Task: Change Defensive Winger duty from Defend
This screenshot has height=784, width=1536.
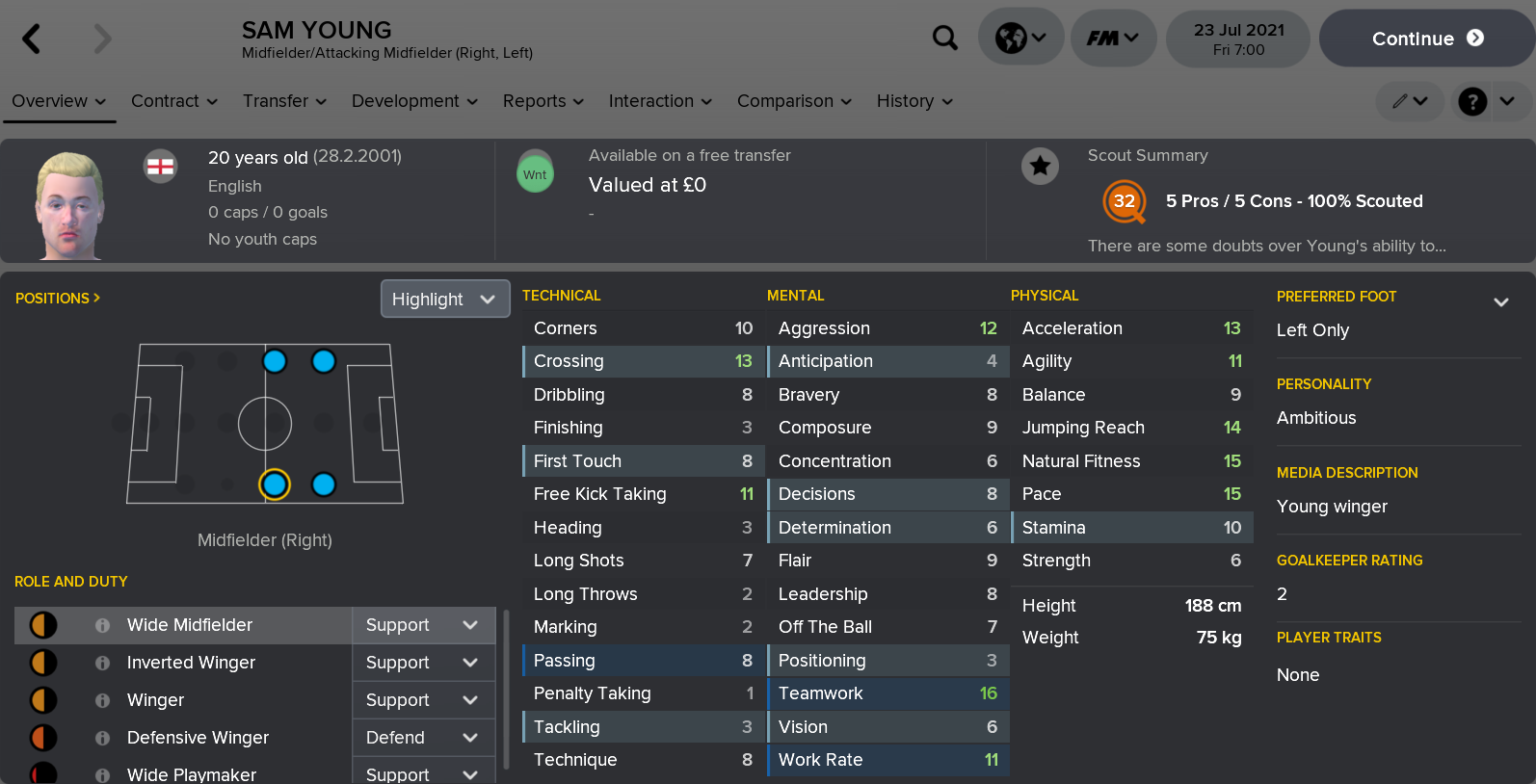Action: pos(423,738)
